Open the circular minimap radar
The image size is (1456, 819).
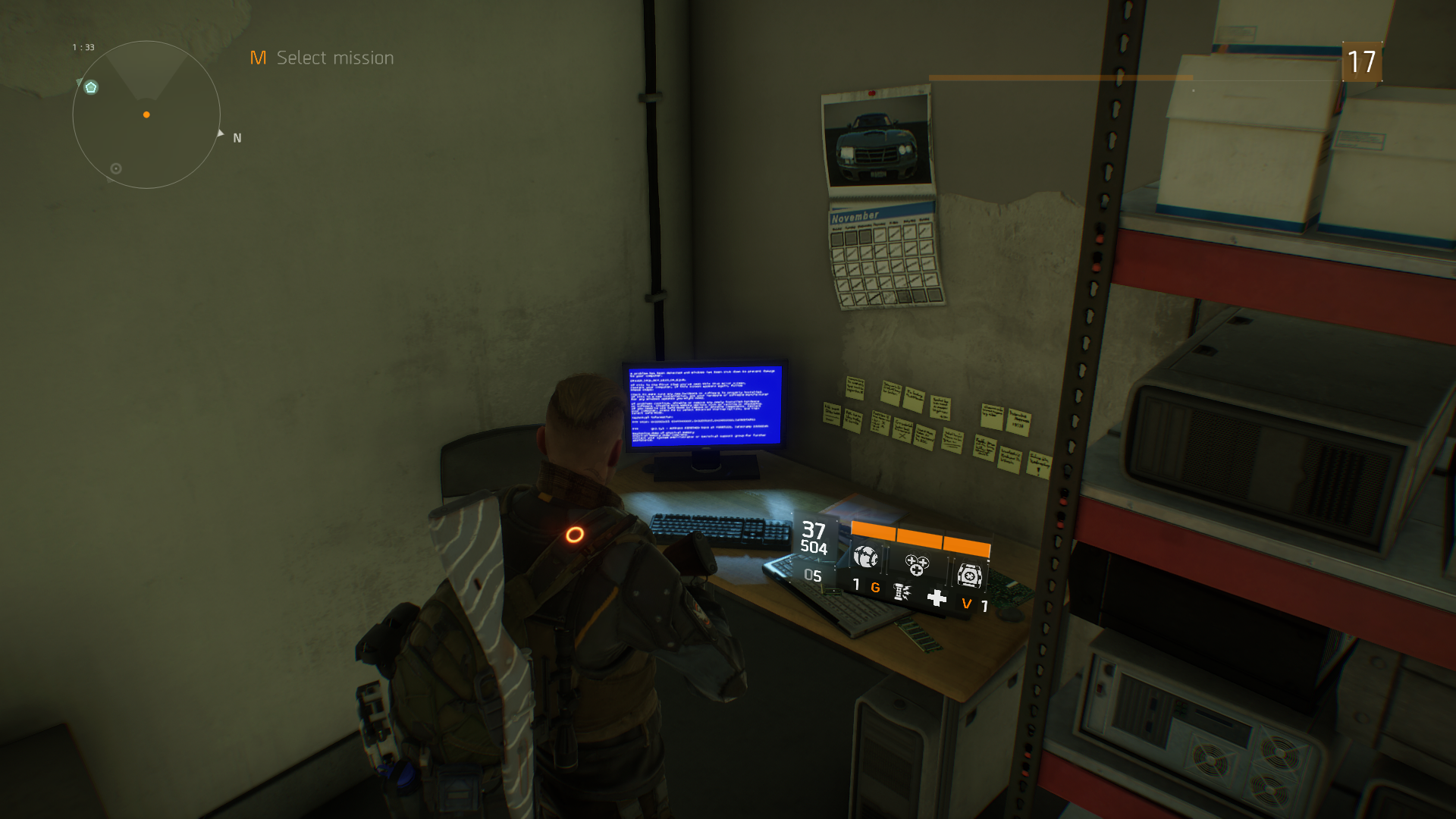tap(146, 115)
